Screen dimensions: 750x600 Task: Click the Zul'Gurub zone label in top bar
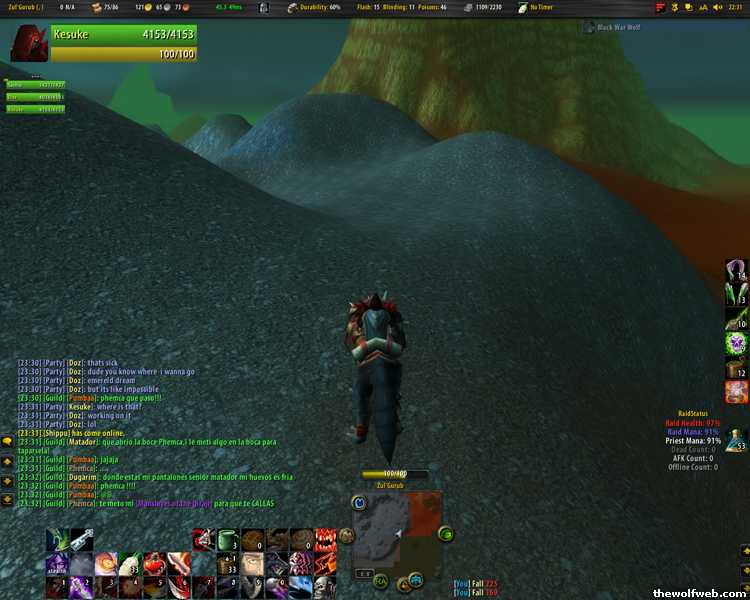click(26, 7)
